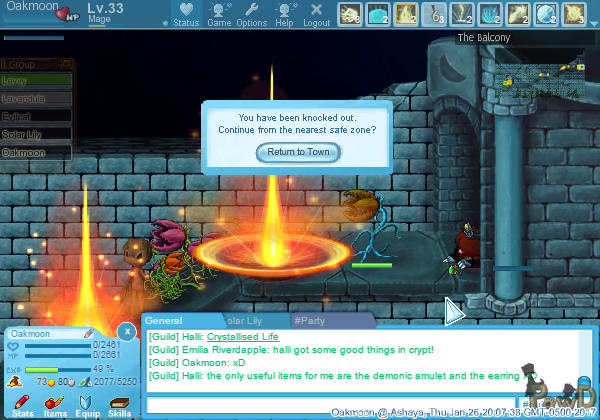600x420 pixels.
Task: Open the Stats panel
Action: coord(23,403)
